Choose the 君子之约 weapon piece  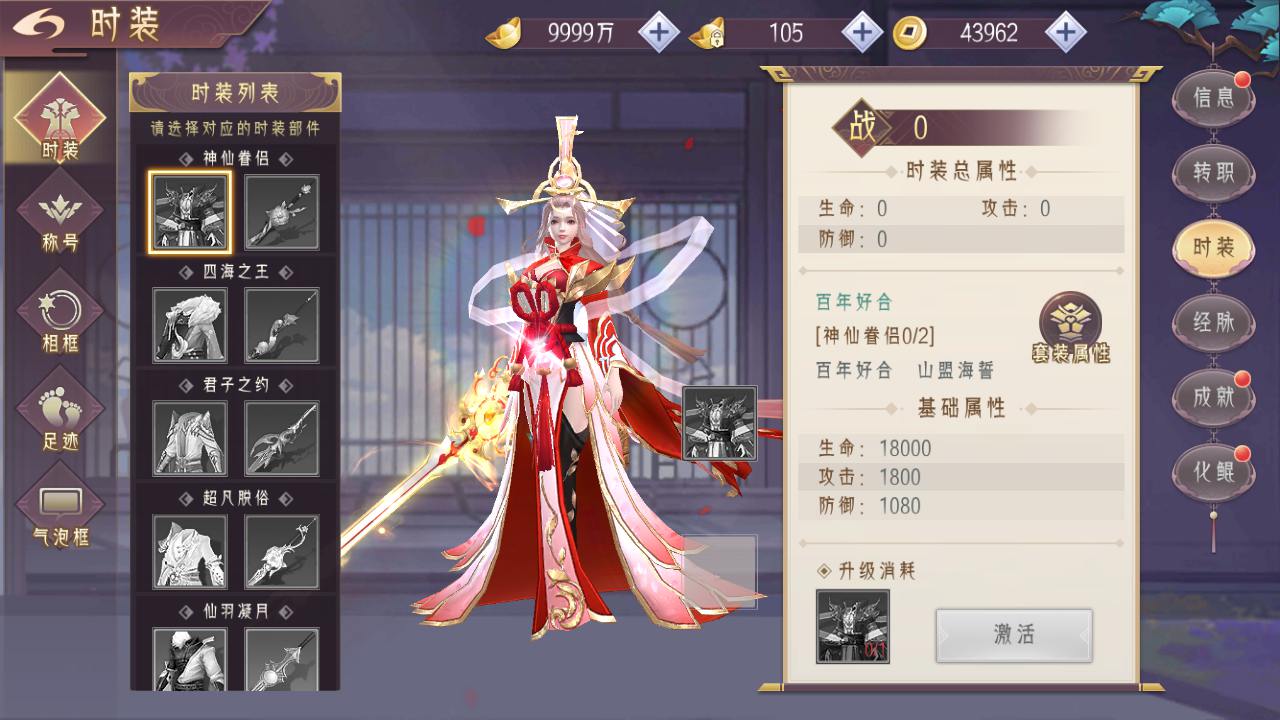[x=282, y=438]
